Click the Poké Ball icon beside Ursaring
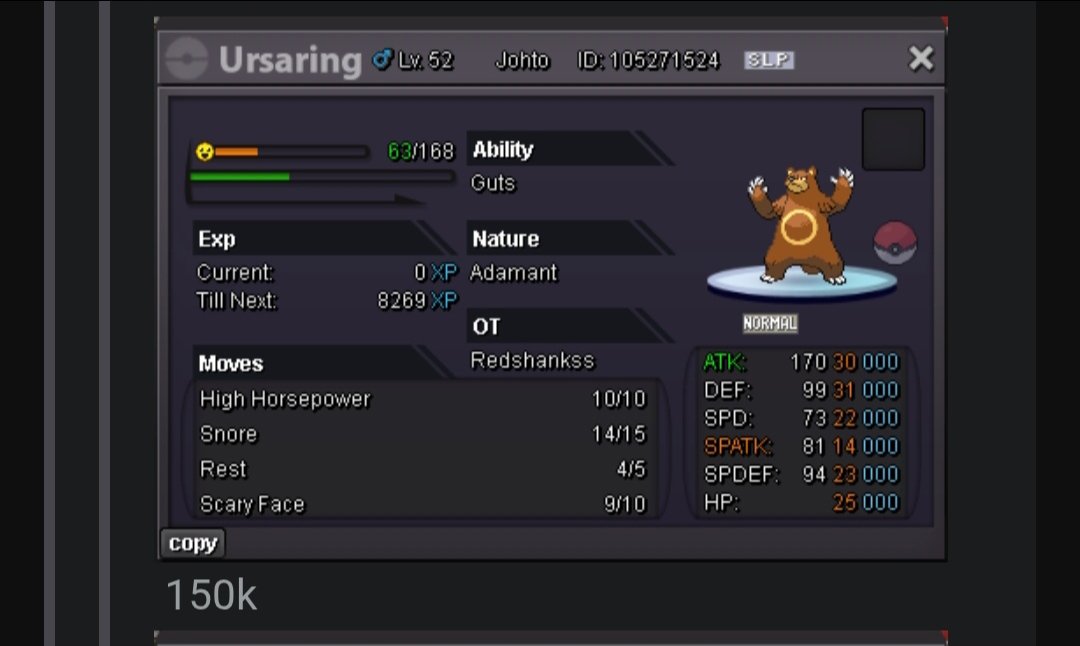 click(x=895, y=243)
